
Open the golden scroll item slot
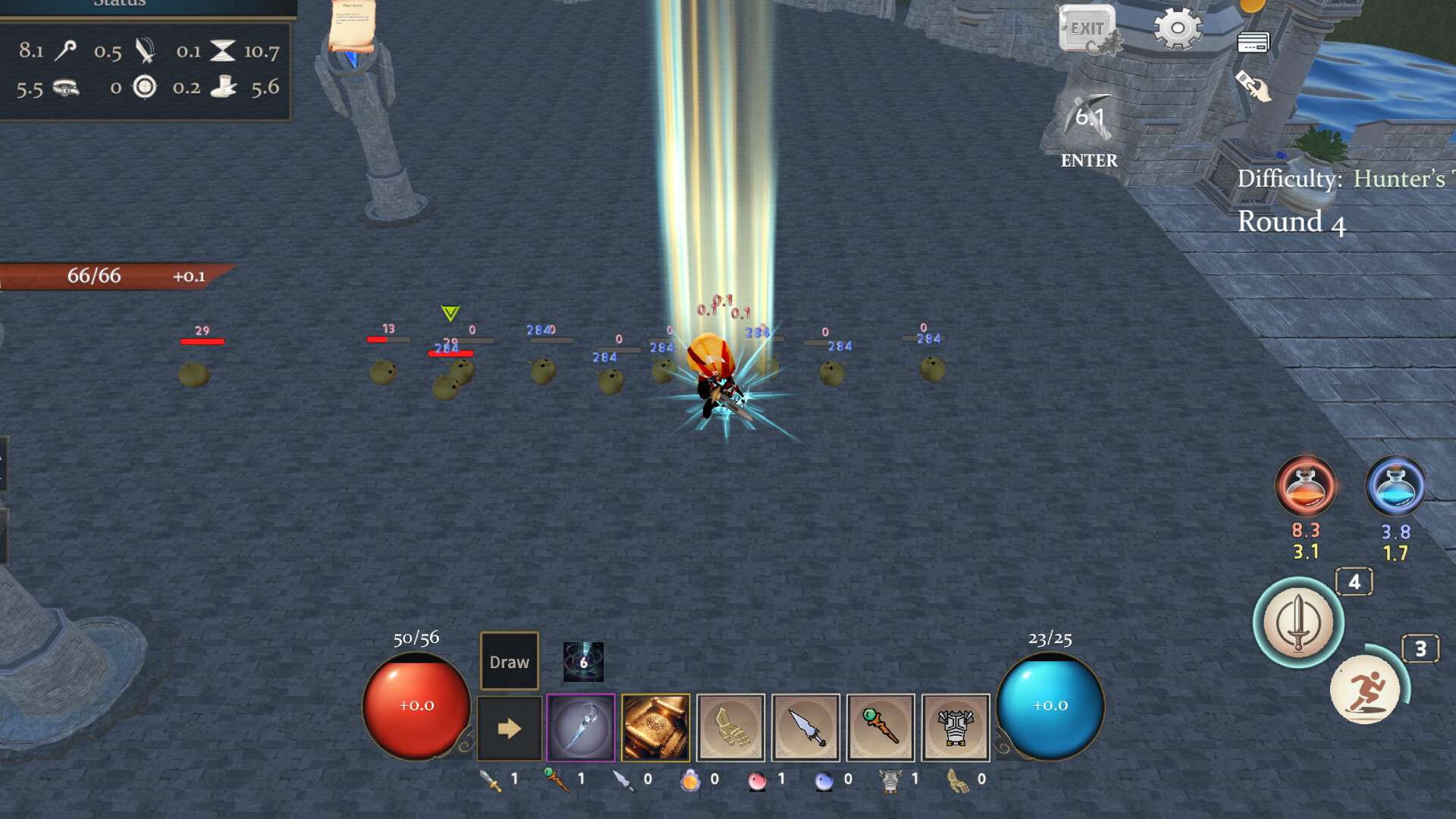(x=654, y=728)
